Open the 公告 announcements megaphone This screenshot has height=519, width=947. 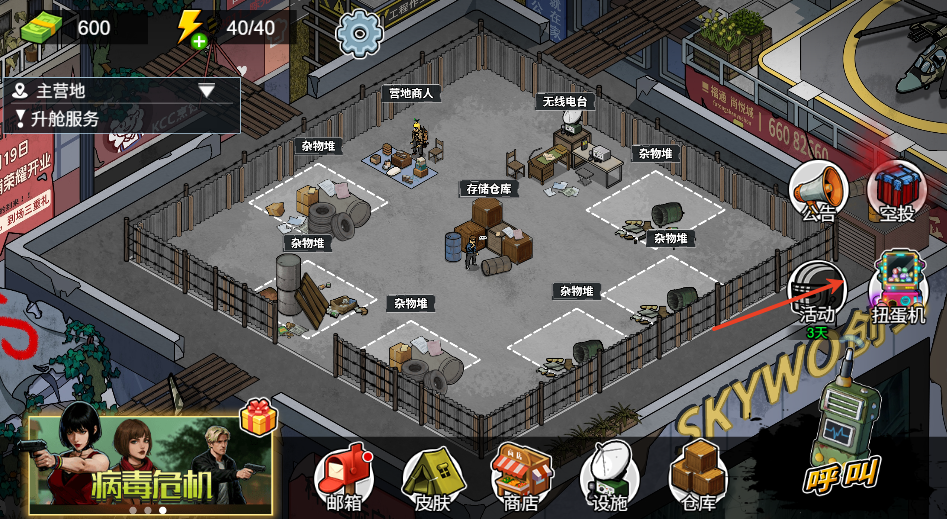tap(818, 190)
